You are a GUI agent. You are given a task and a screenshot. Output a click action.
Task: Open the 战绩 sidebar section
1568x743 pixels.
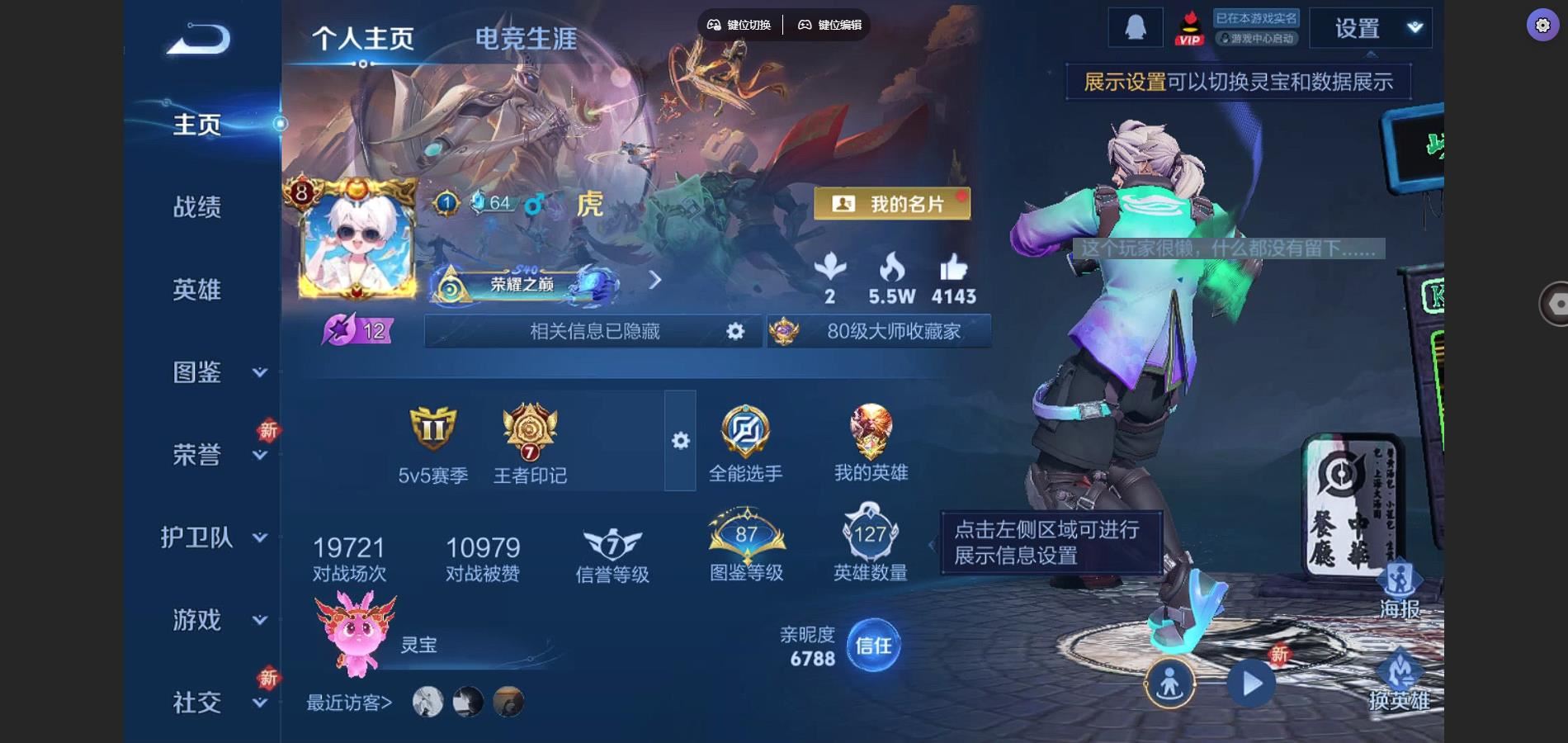[x=197, y=206]
